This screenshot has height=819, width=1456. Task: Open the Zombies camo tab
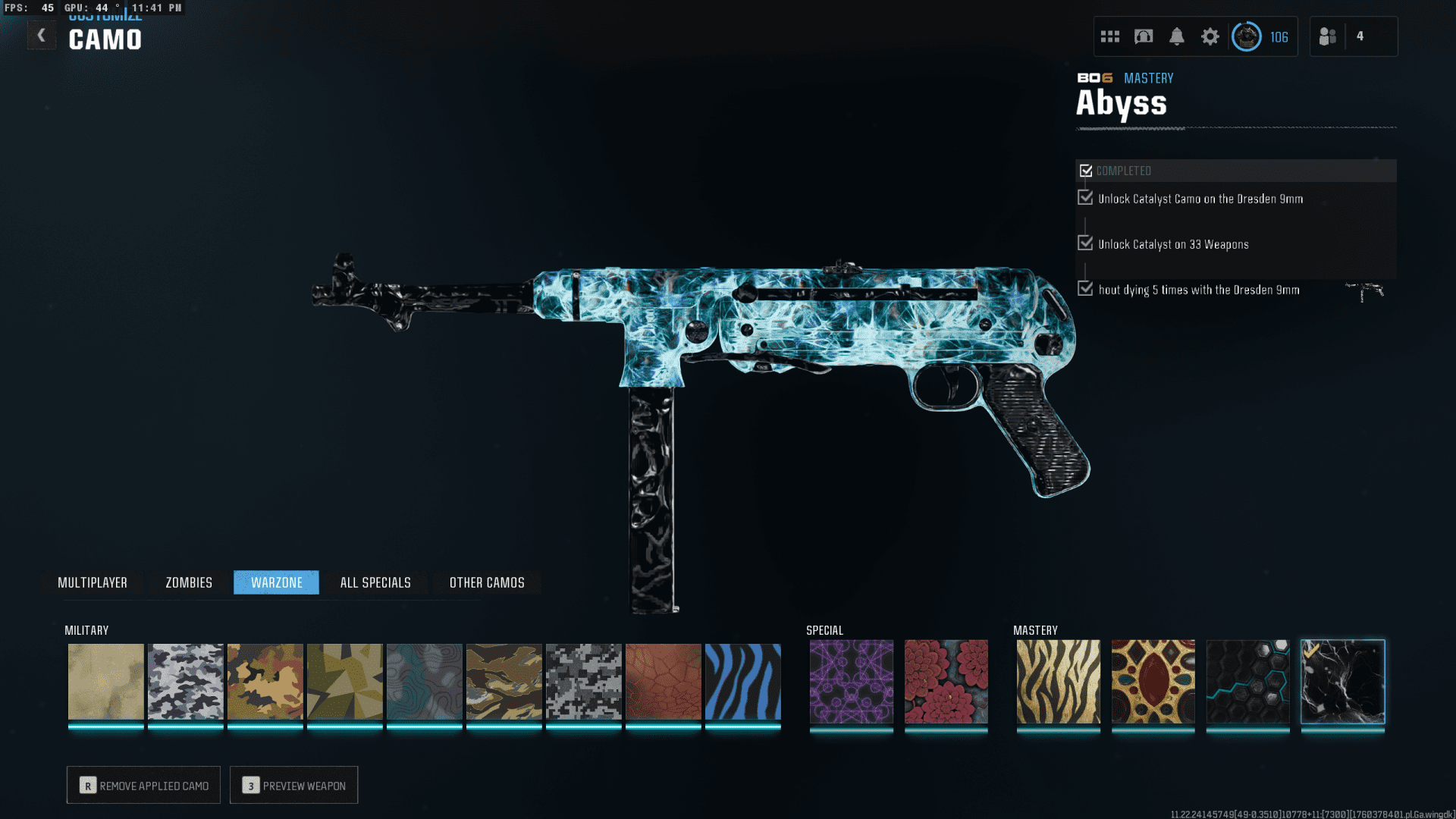pyautogui.click(x=189, y=582)
